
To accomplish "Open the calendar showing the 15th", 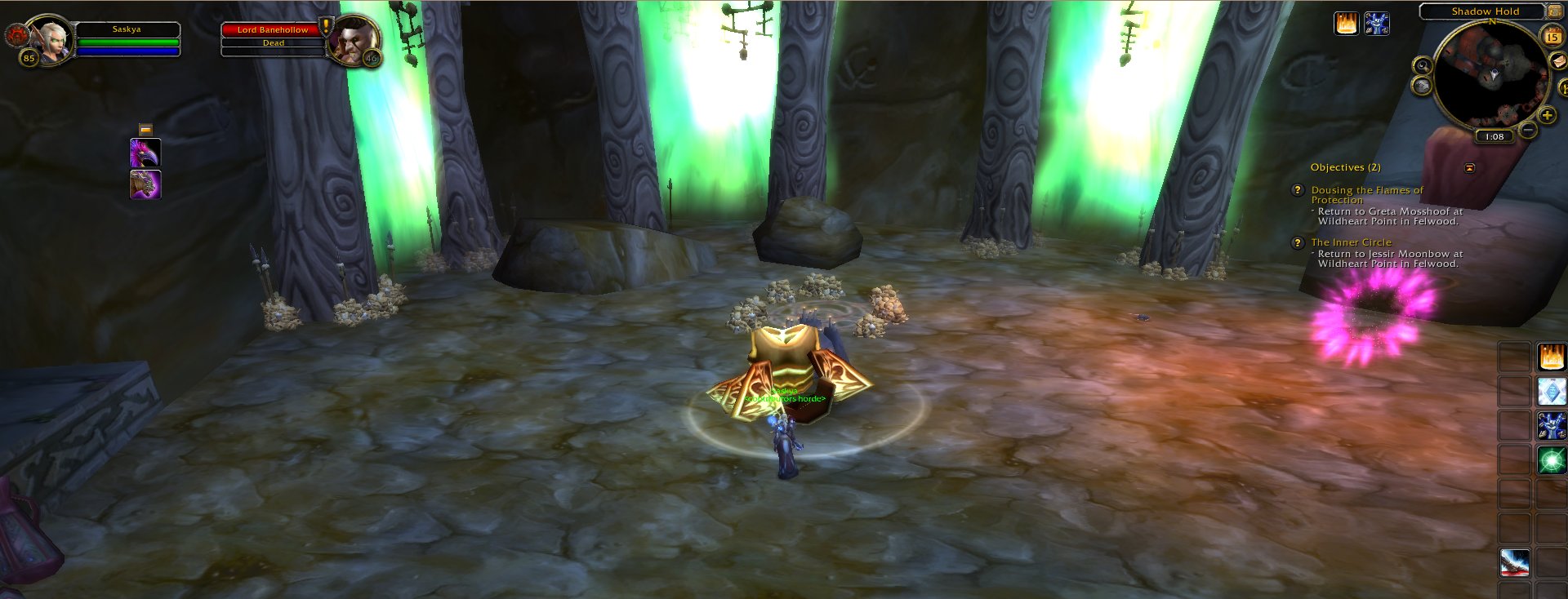I will click(x=1553, y=36).
